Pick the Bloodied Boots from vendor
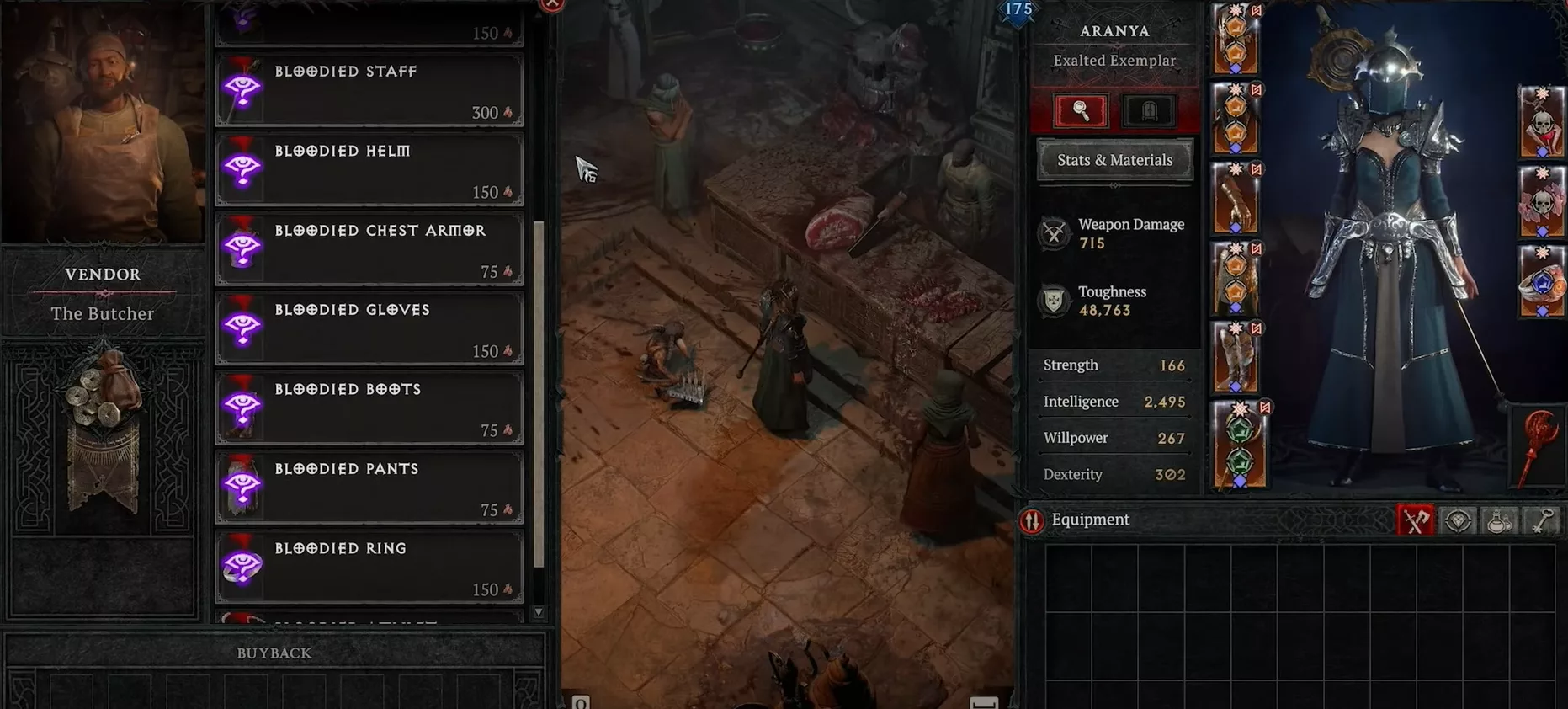1568x709 pixels. click(x=369, y=408)
